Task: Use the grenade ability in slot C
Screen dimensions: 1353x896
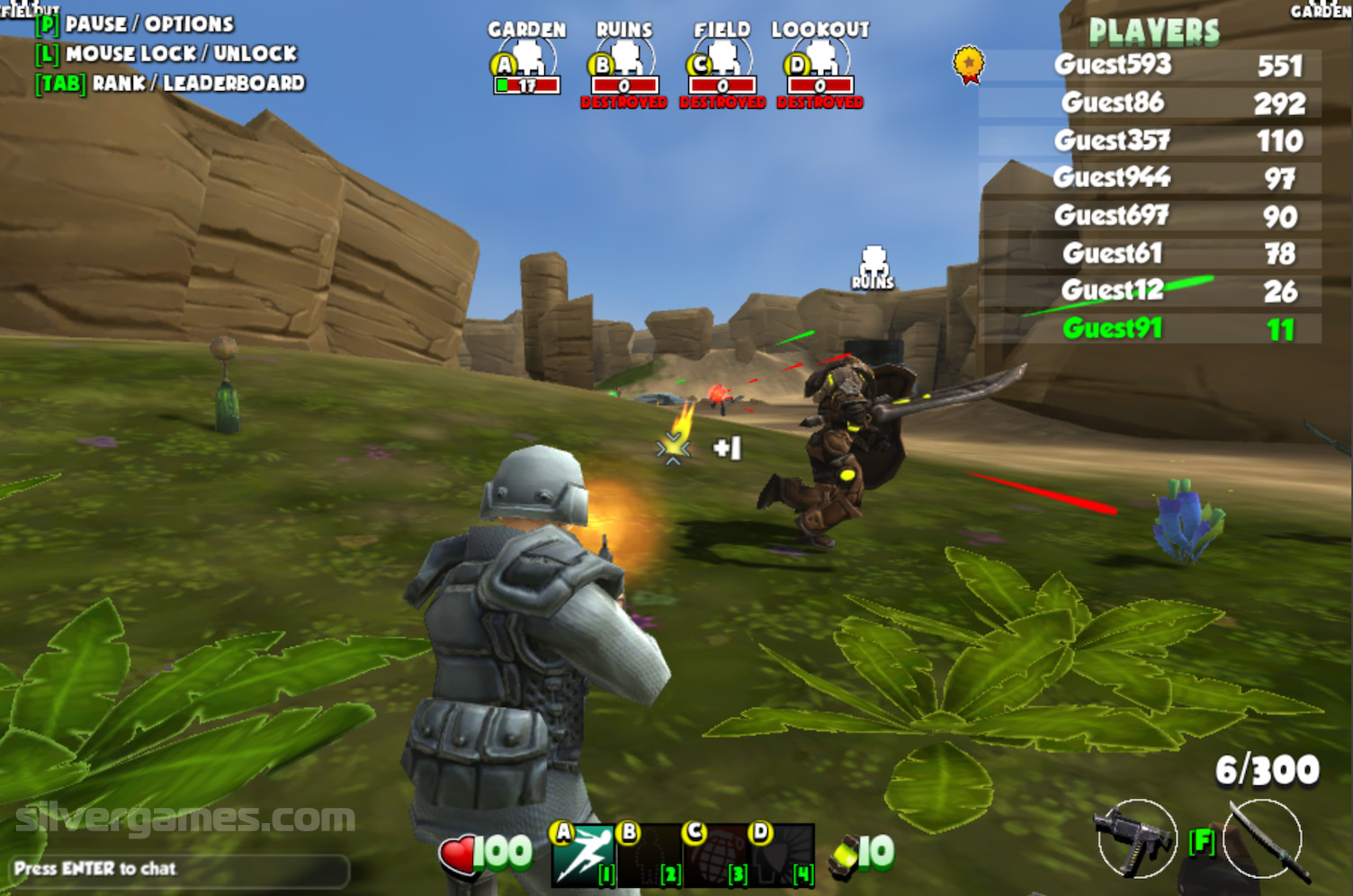Action: tap(715, 854)
